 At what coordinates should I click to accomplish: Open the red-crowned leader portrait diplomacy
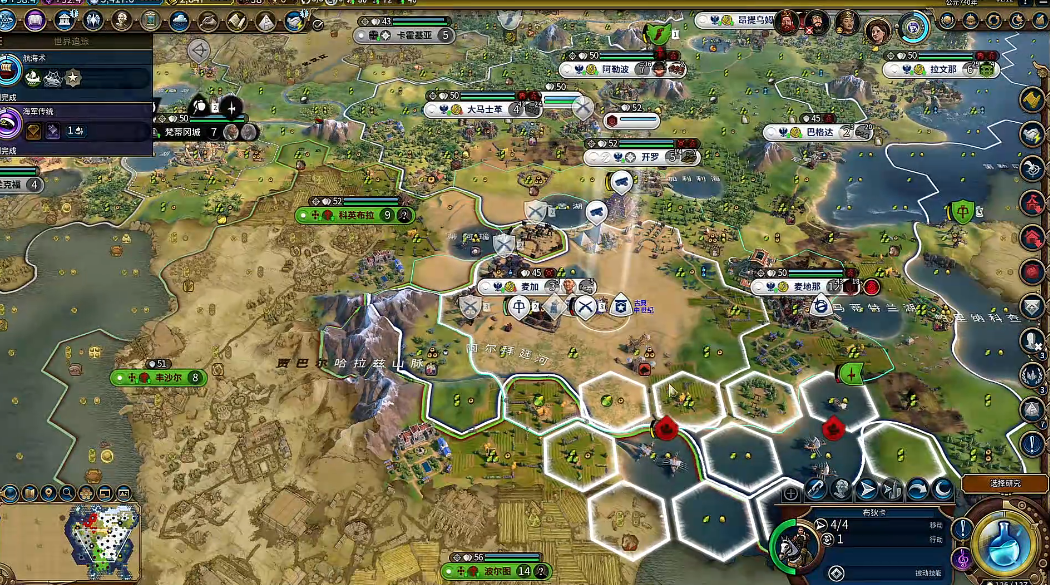click(x=788, y=21)
